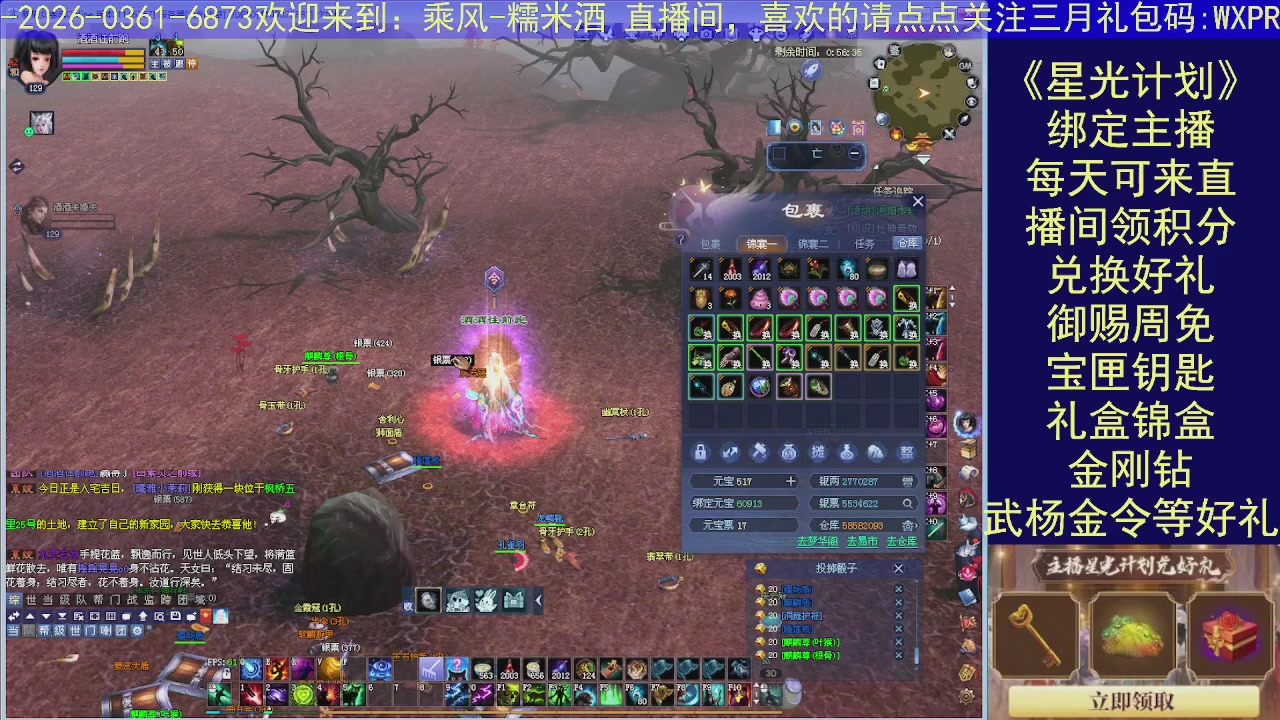This screenshot has height=720, width=1280.
Task: Remove the first dice entry with its X
Action: [x=898, y=590]
